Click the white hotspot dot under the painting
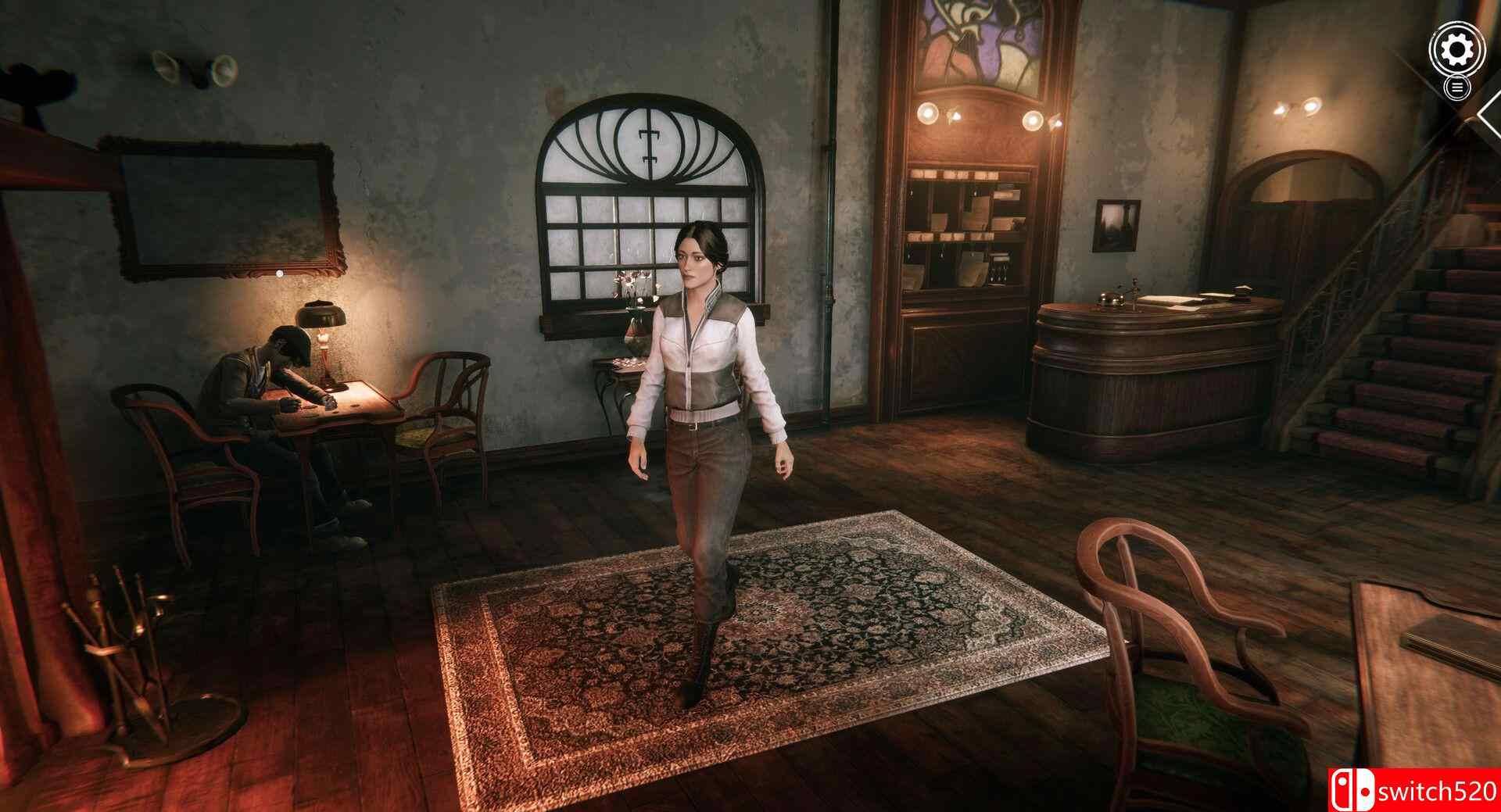1501x812 pixels. pos(279,275)
